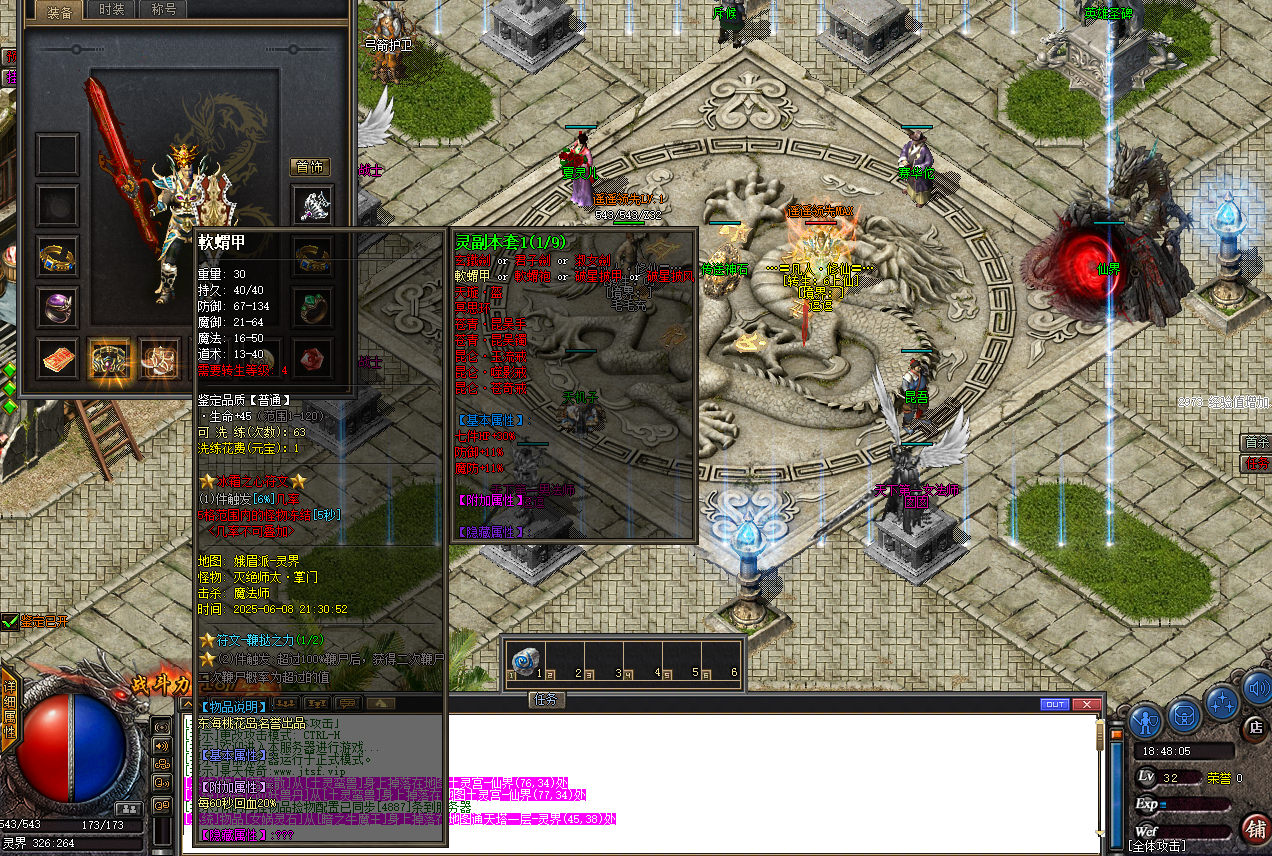Close the chat window with red X

click(x=1086, y=704)
